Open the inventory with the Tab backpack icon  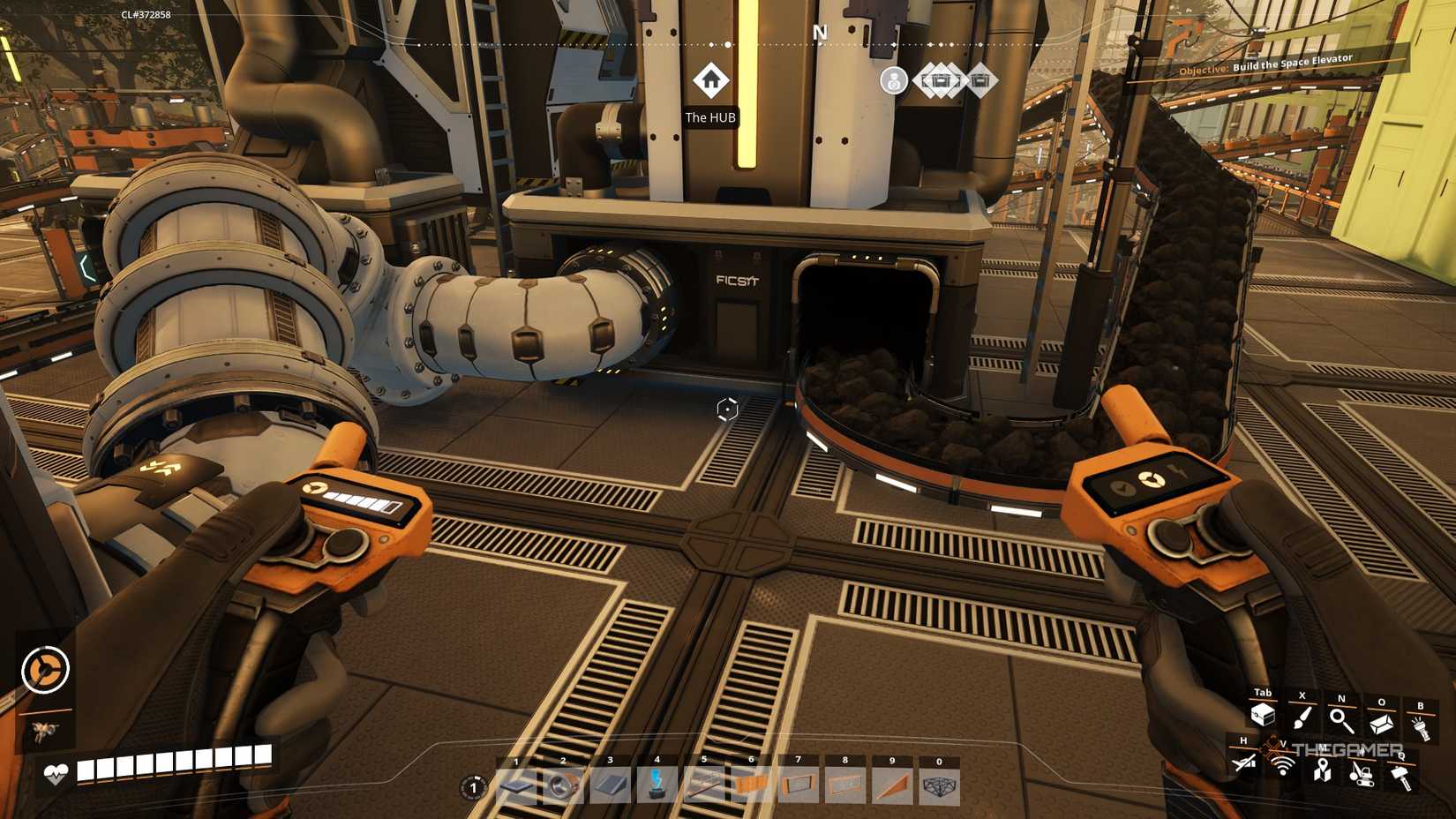1263,714
